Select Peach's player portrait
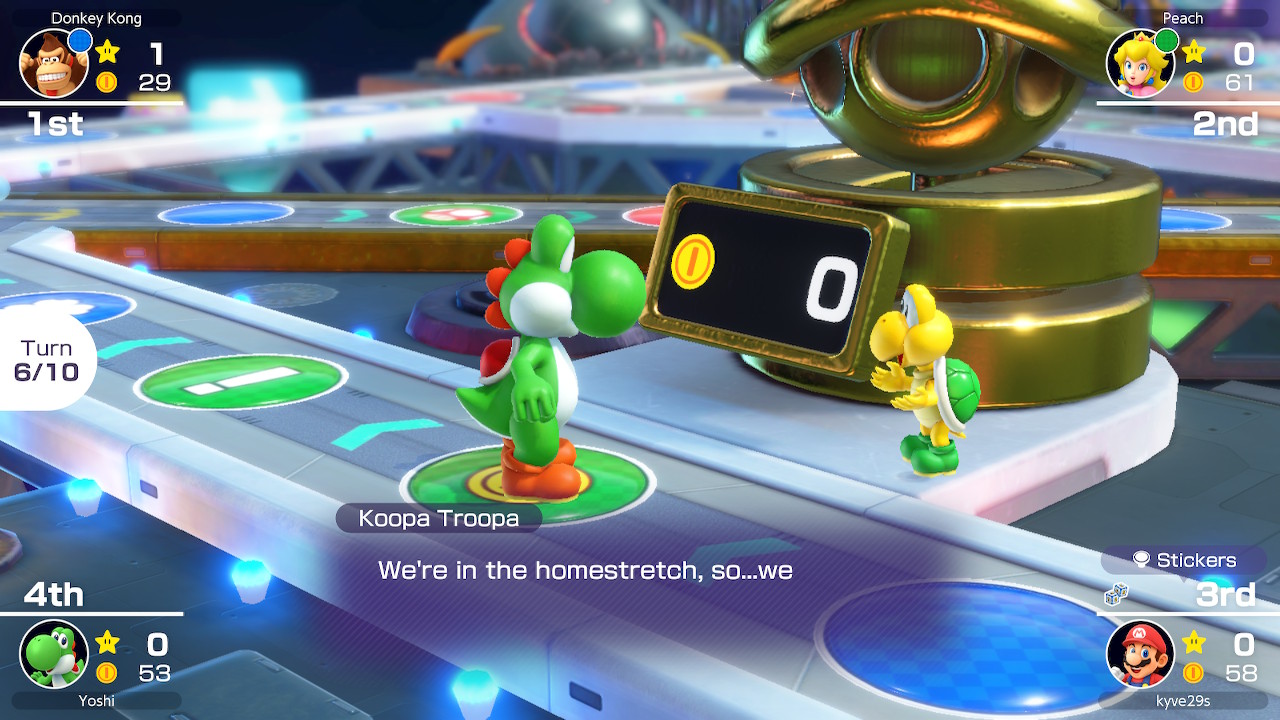Screen dimensions: 1280x720 point(1139,64)
